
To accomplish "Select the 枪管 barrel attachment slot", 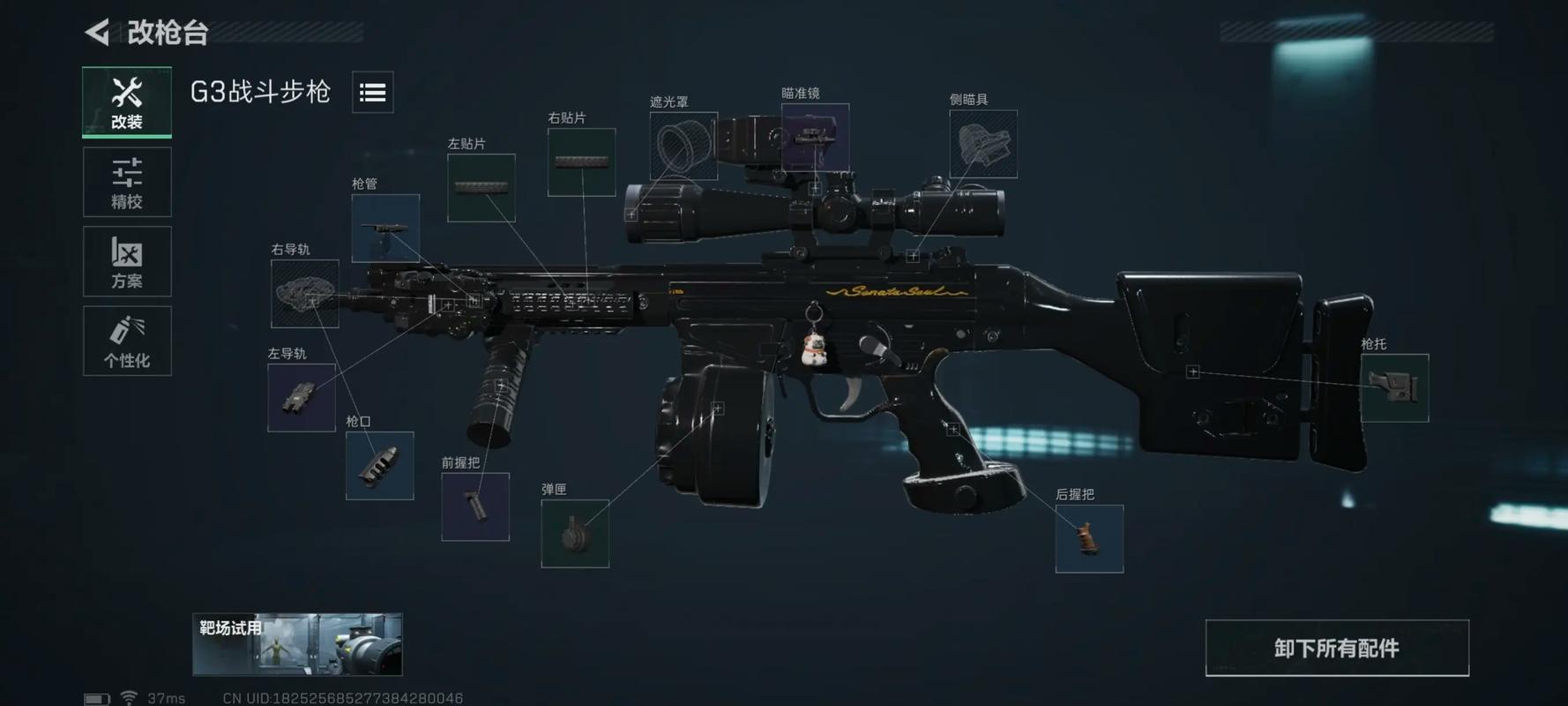I will (x=385, y=228).
